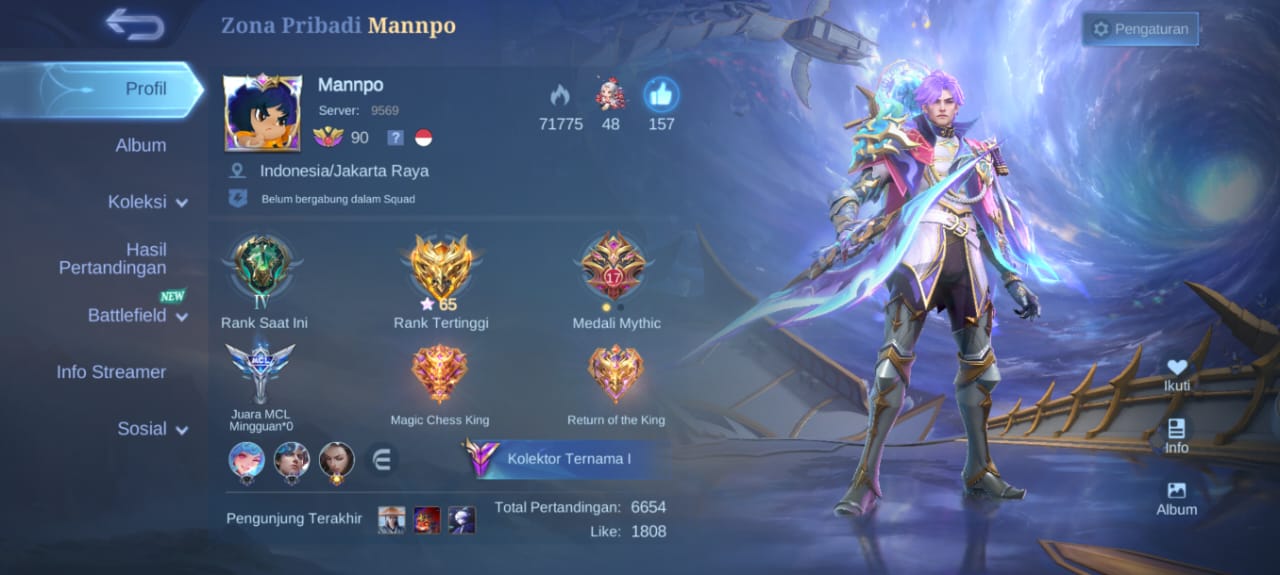View the Rank Tertinggi badge
The image size is (1280, 575).
click(441, 268)
